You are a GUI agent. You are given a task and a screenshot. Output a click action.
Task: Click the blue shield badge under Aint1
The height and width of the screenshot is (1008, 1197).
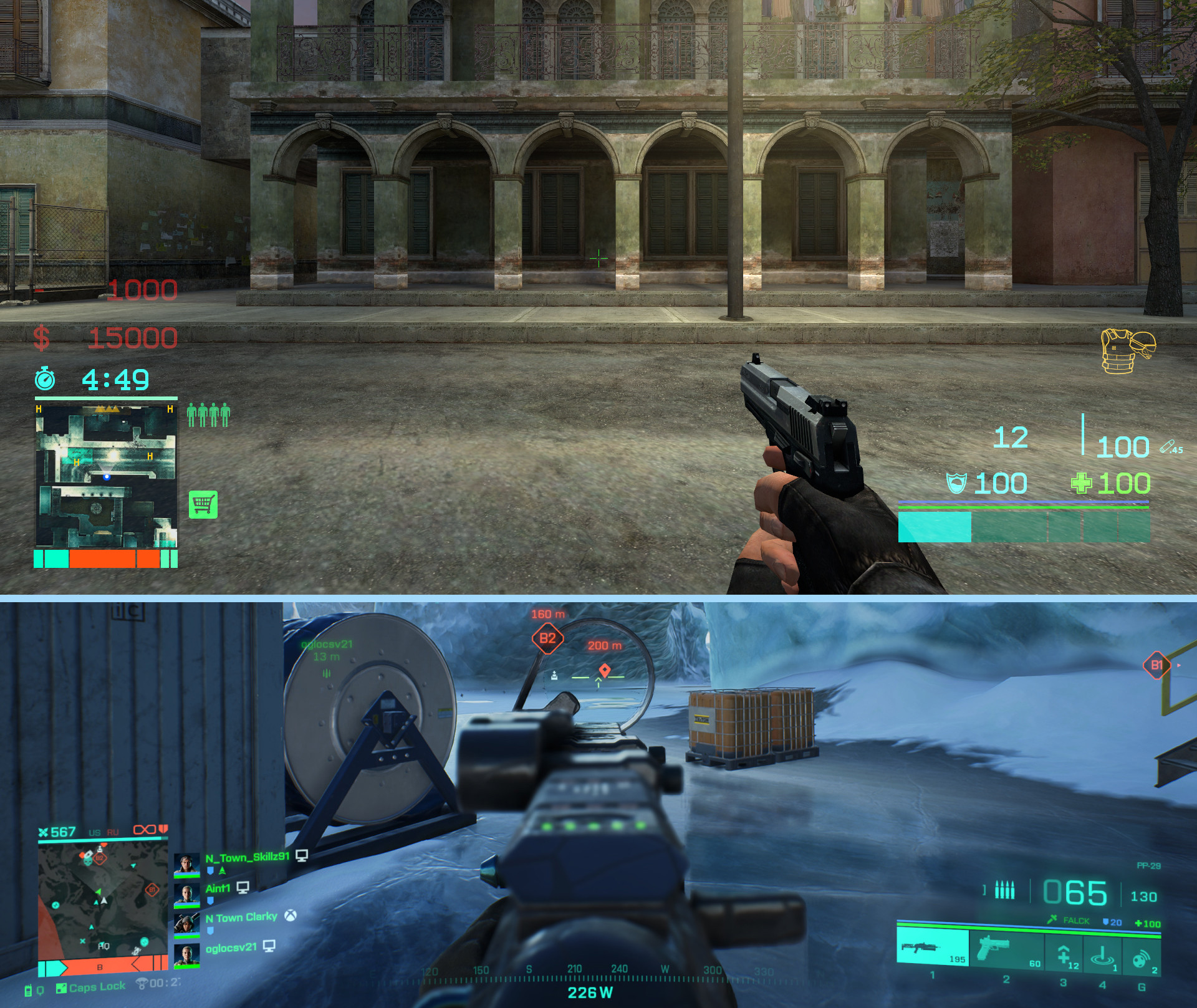tap(210, 900)
